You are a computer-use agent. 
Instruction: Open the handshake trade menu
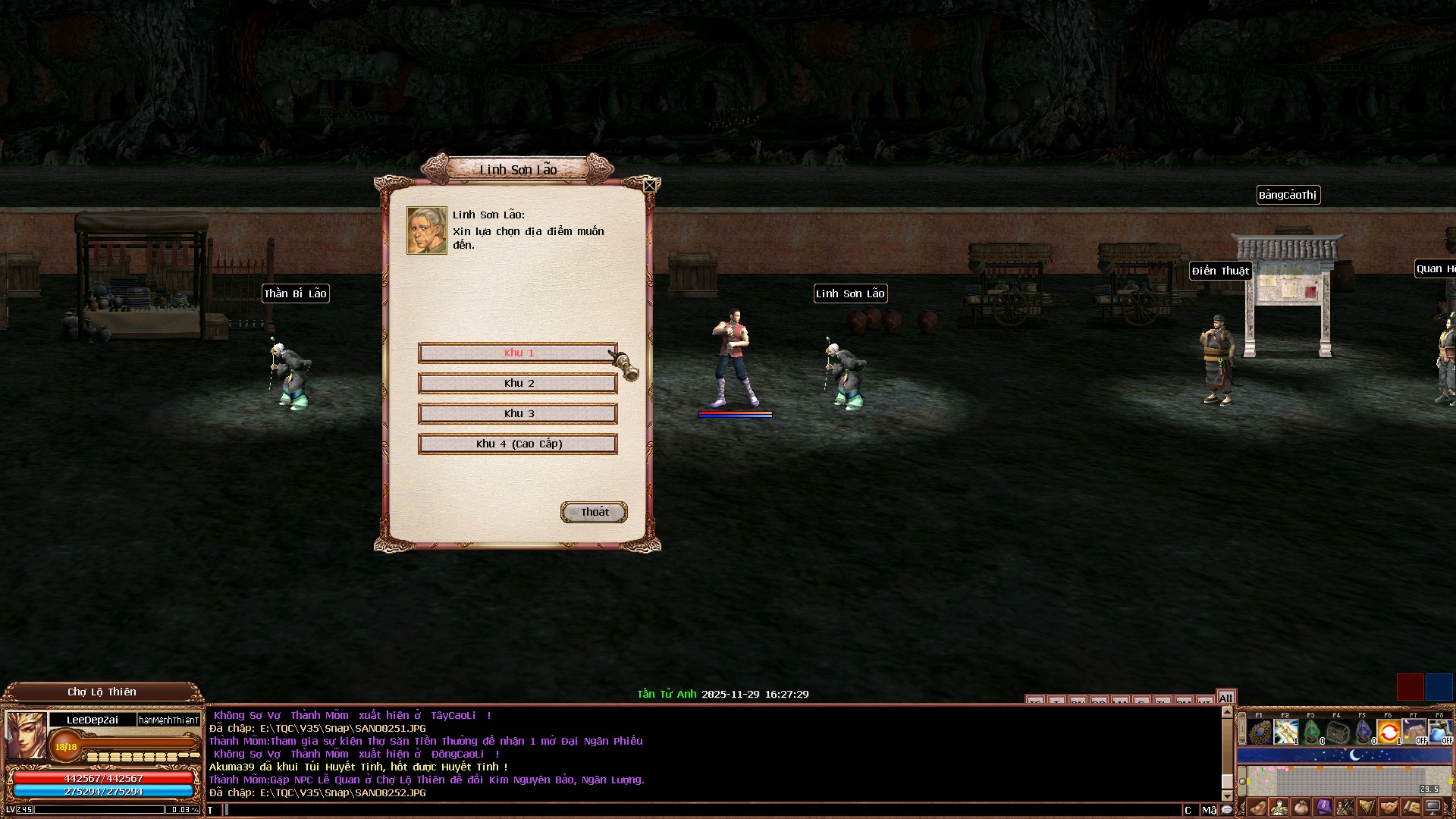point(1389,808)
